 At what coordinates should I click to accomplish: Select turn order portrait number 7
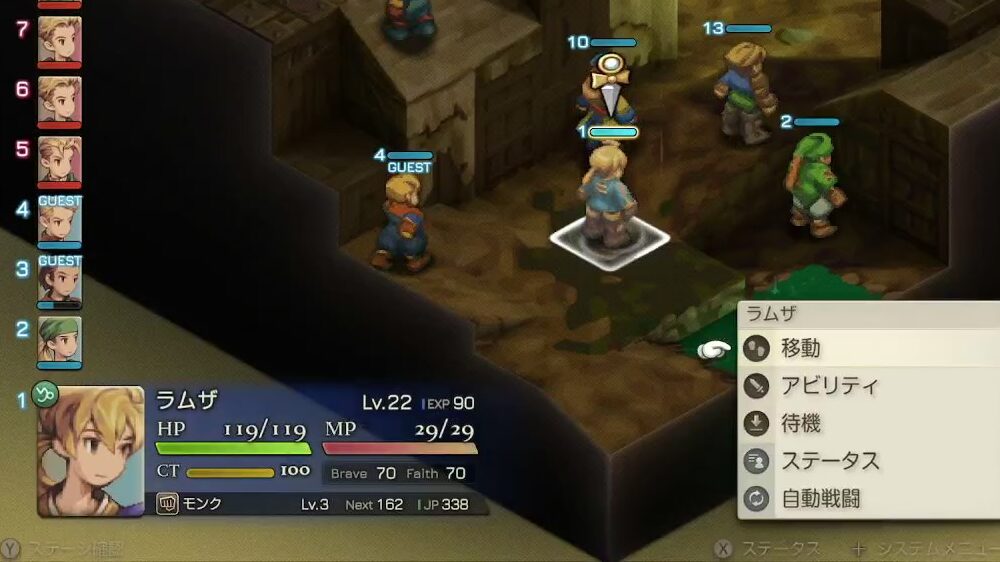click(x=60, y=40)
